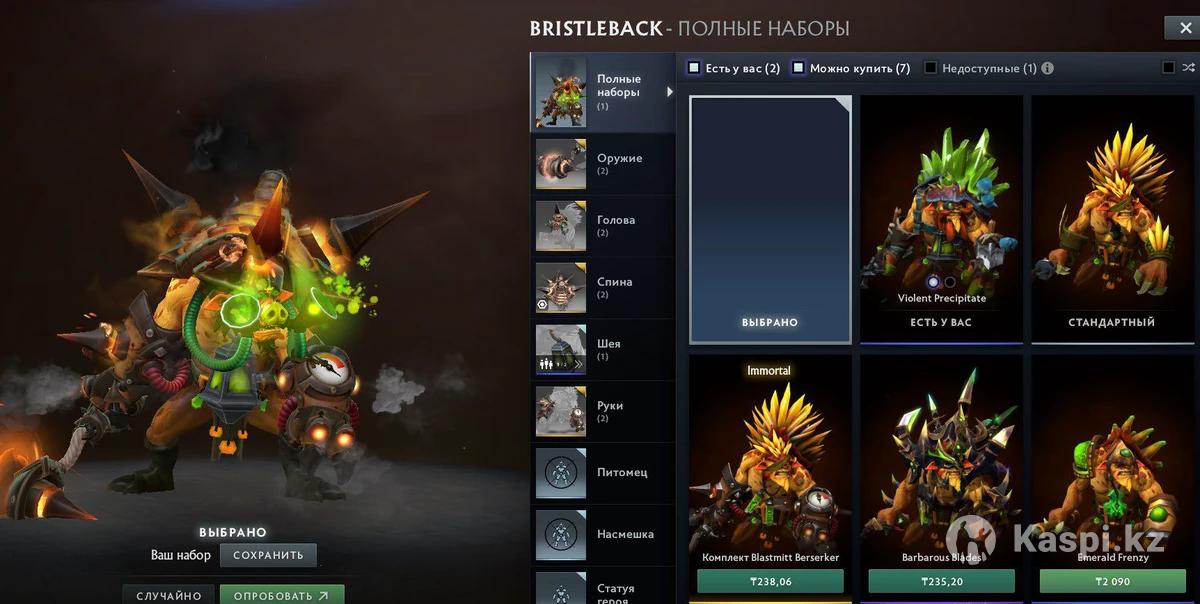
Task: Choose the Стандартный default set
Action: [x=1111, y=218]
